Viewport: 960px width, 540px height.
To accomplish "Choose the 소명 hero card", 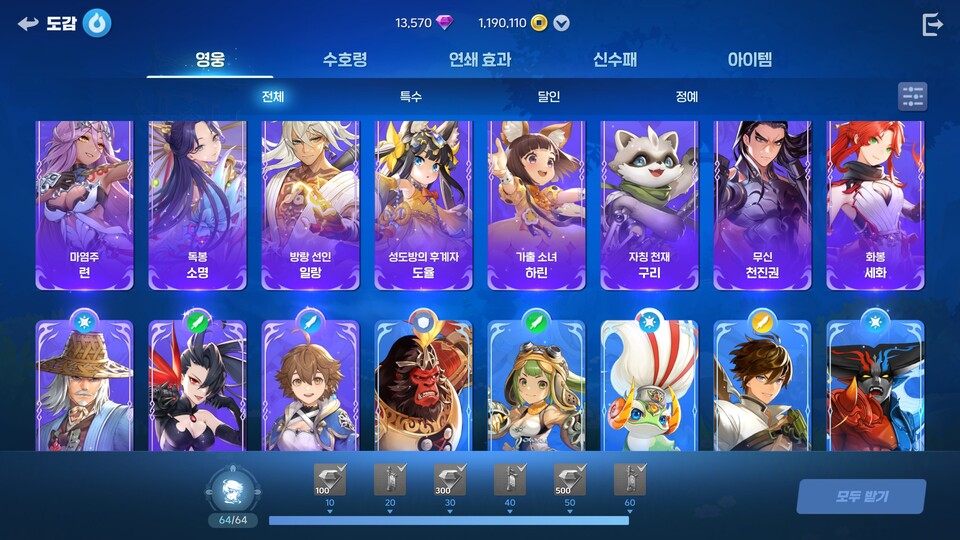I will pos(198,205).
